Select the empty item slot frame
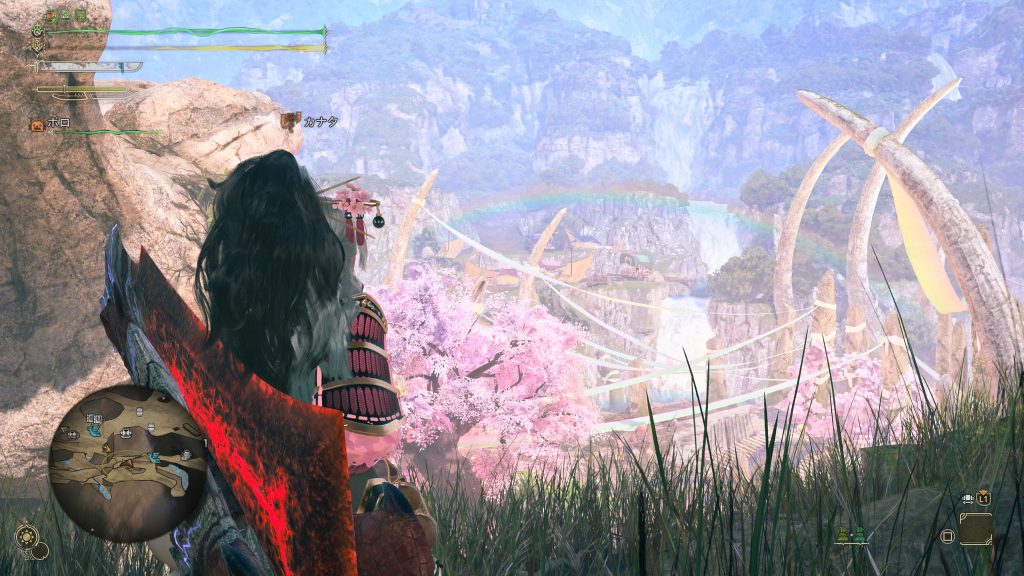The image size is (1024, 576). coord(975,528)
